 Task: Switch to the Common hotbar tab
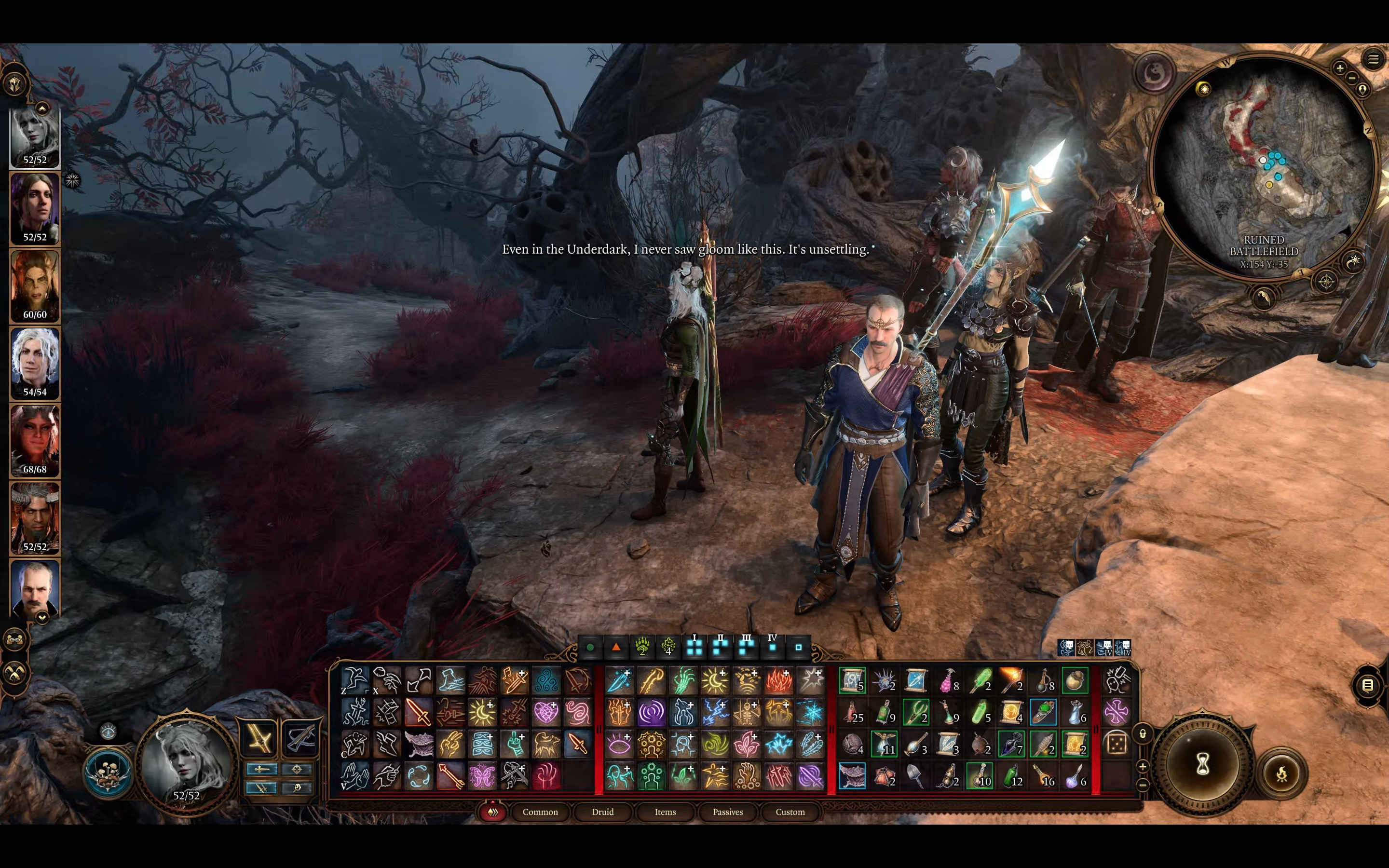(540, 812)
